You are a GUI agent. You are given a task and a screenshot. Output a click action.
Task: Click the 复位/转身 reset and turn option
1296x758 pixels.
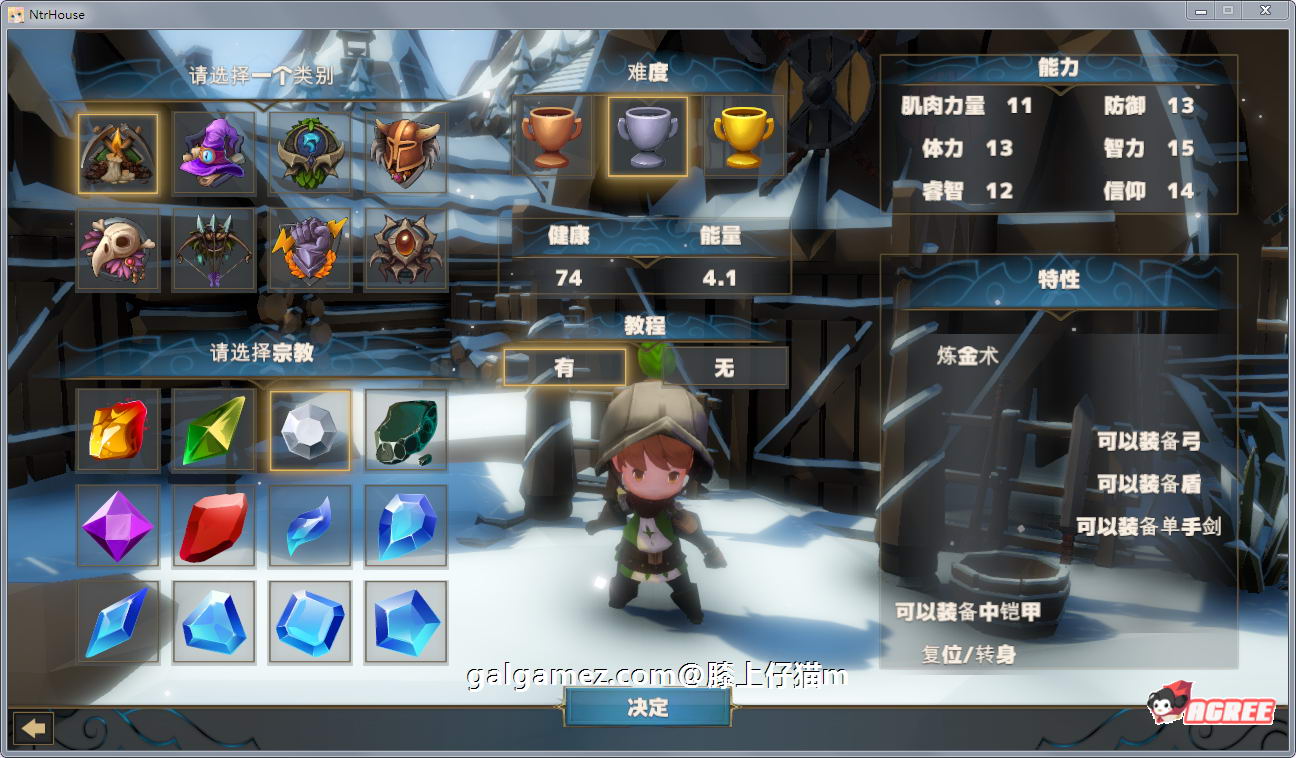pos(969,655)
